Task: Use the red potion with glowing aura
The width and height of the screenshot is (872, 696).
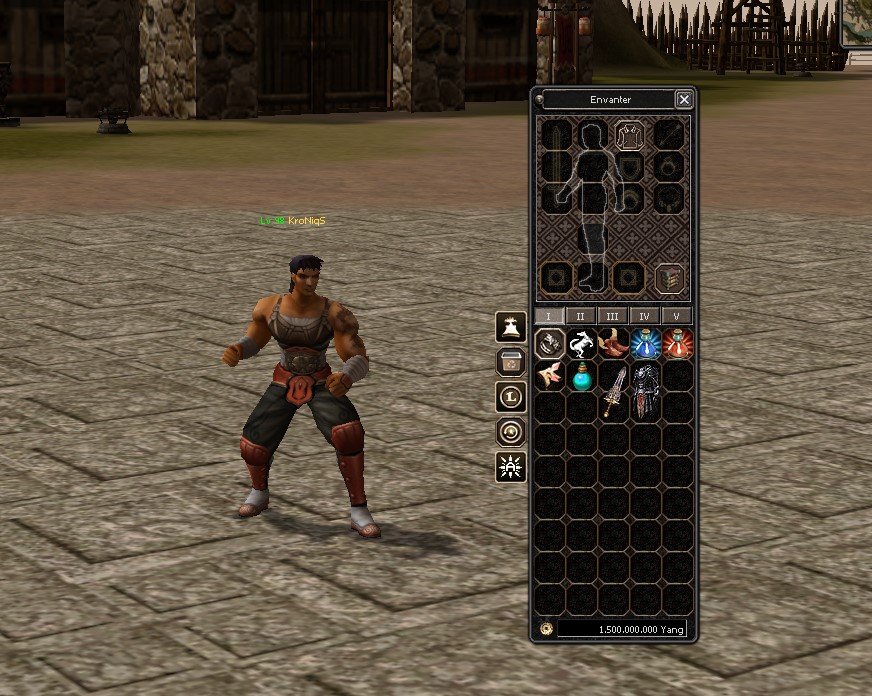Action: pyautogui.click(x=677, y=345)
